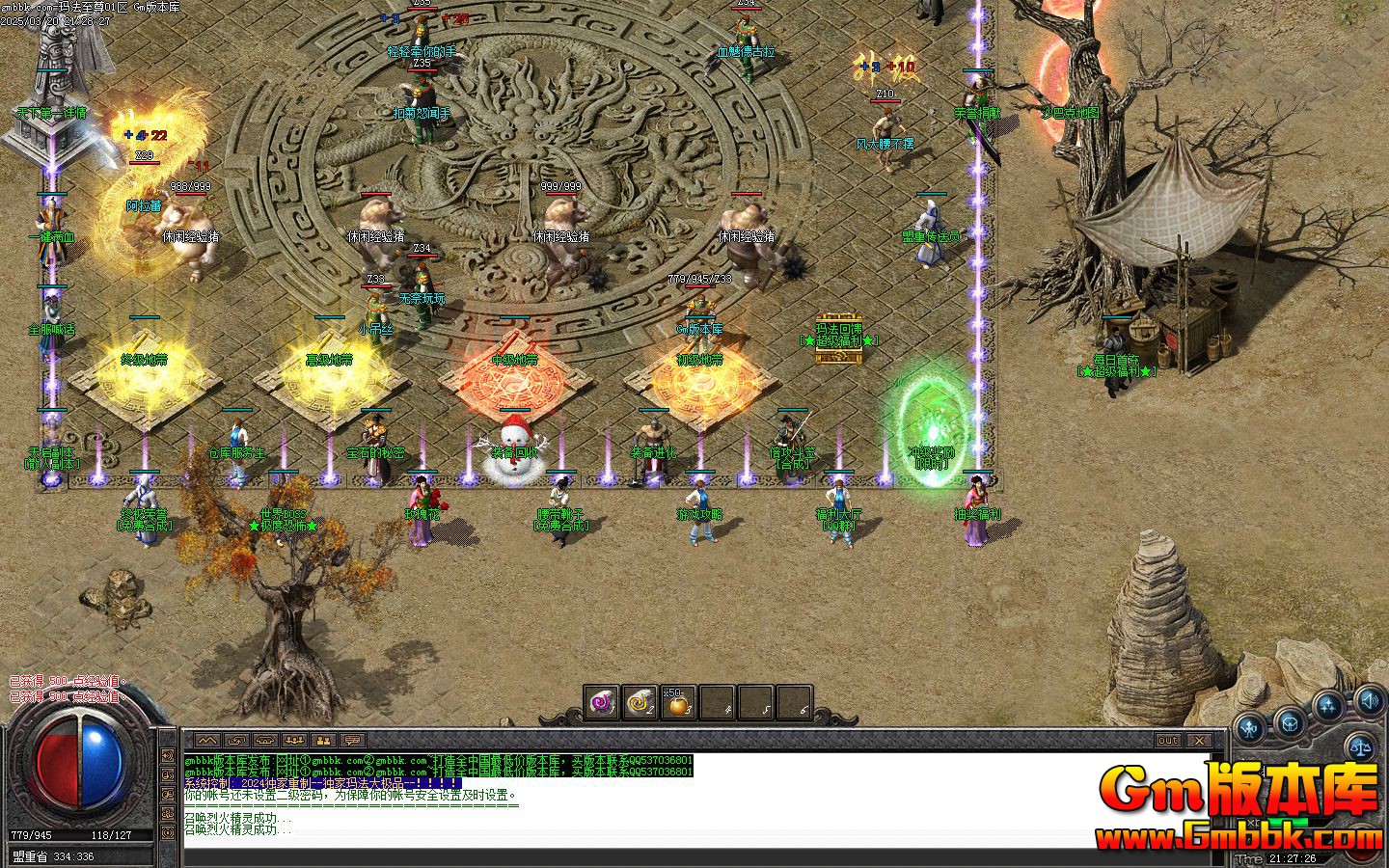The image size is (1389, 868).
Task: Open the skills sparkle icon
Action: click(1329, 707)
